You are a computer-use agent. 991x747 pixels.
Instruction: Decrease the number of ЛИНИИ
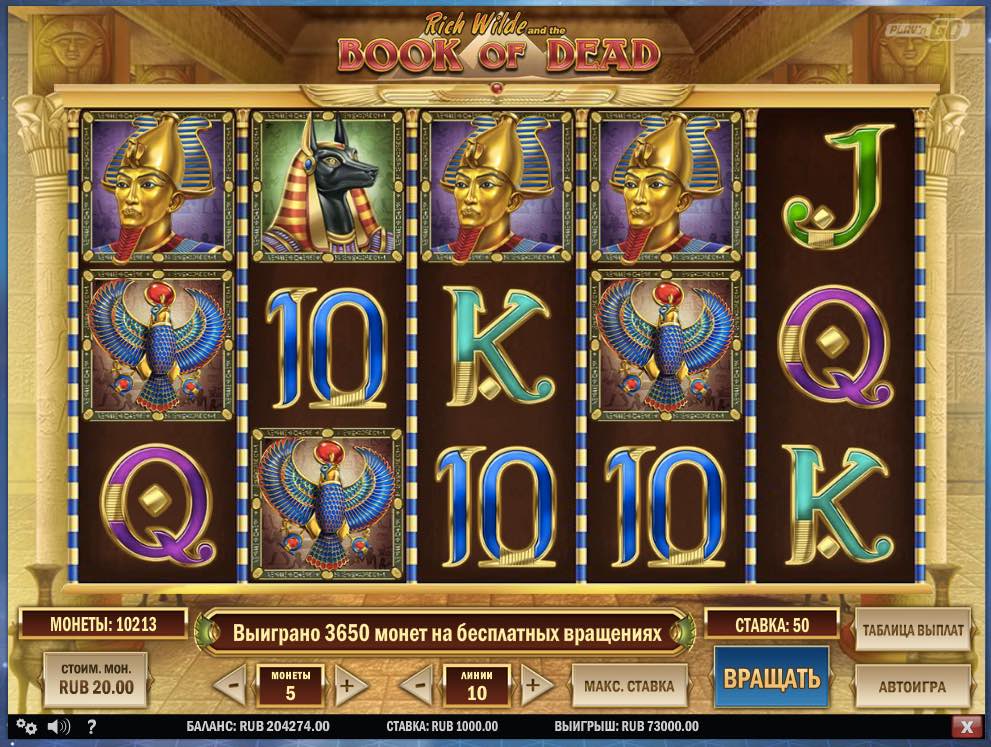pos(417,687)
